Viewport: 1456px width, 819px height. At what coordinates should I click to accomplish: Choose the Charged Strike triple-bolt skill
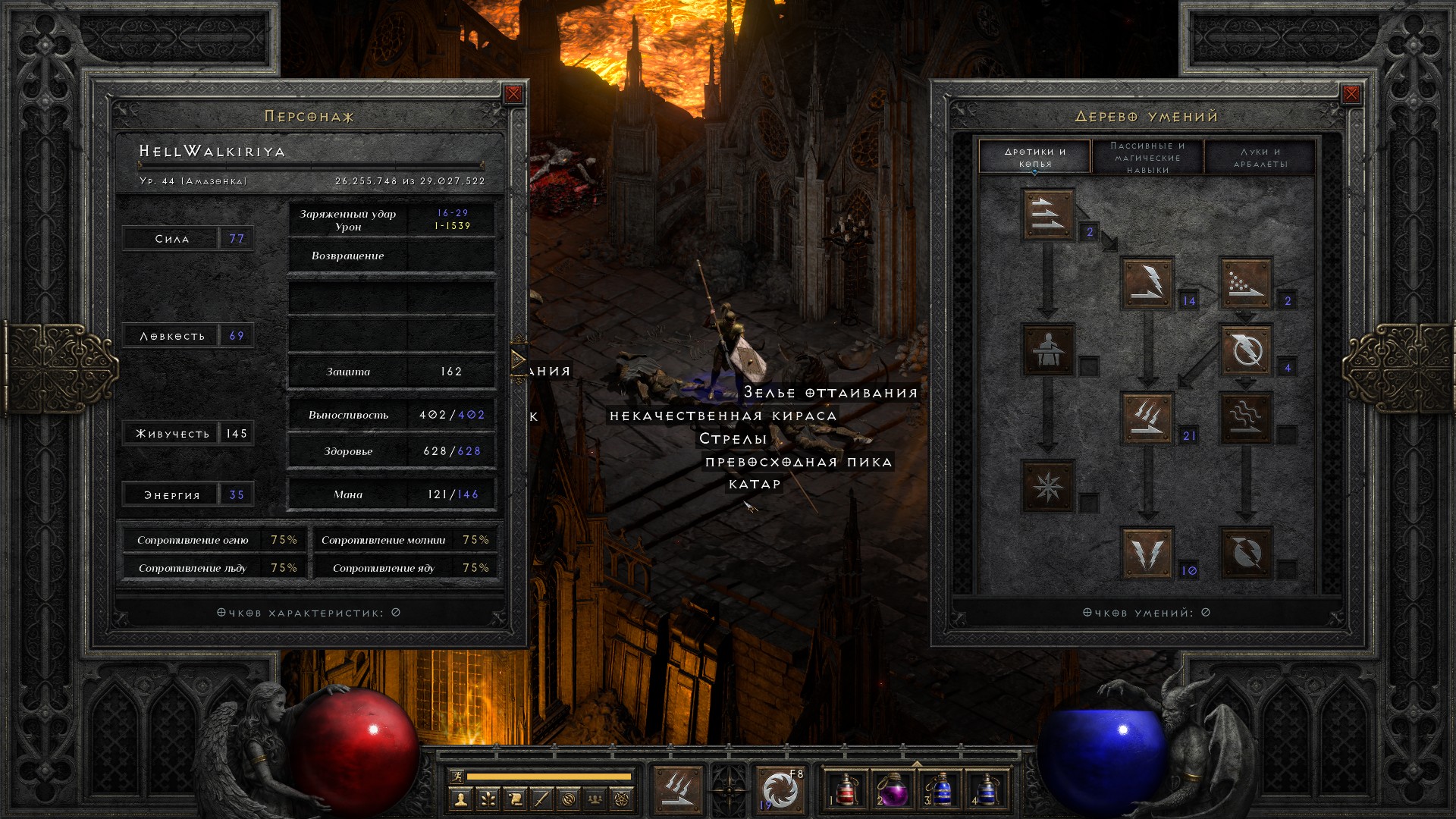click(x=1147, y=418)
